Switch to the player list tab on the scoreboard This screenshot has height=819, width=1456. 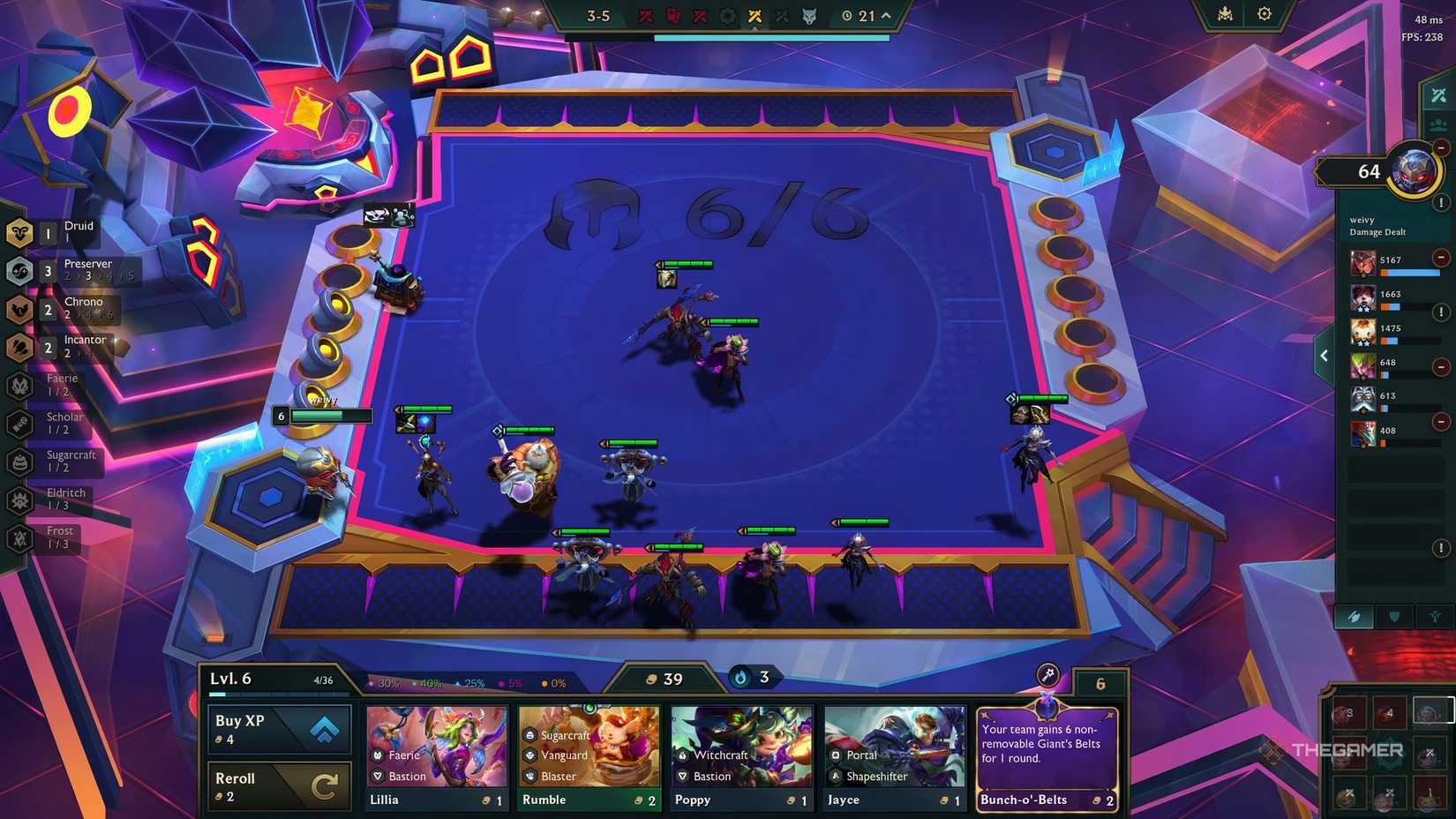(x=1437, y=124)
